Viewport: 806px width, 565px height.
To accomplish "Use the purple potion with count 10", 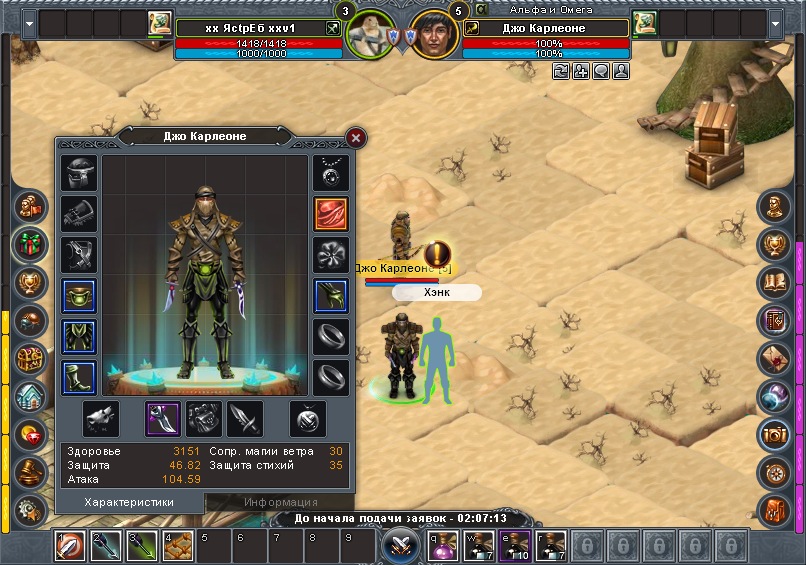I will click(x=515, y=546).
